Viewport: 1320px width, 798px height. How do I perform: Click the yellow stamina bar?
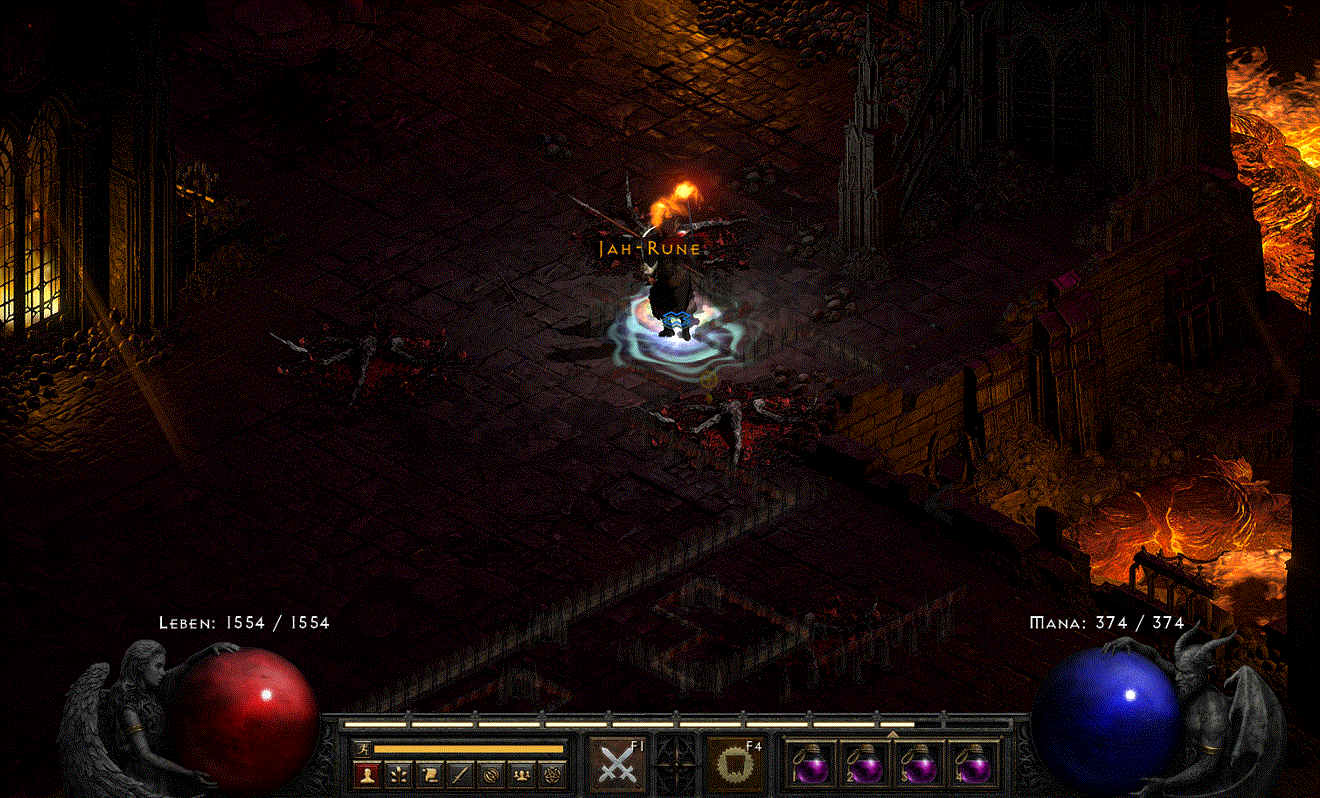pos(469,750)
